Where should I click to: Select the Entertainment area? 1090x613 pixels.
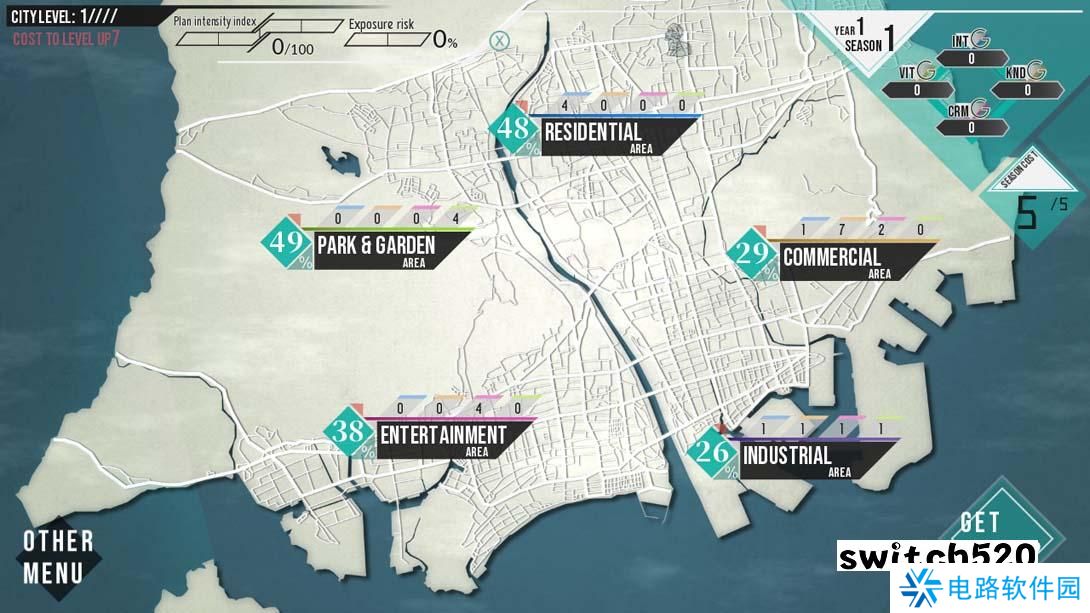point(443,436)
